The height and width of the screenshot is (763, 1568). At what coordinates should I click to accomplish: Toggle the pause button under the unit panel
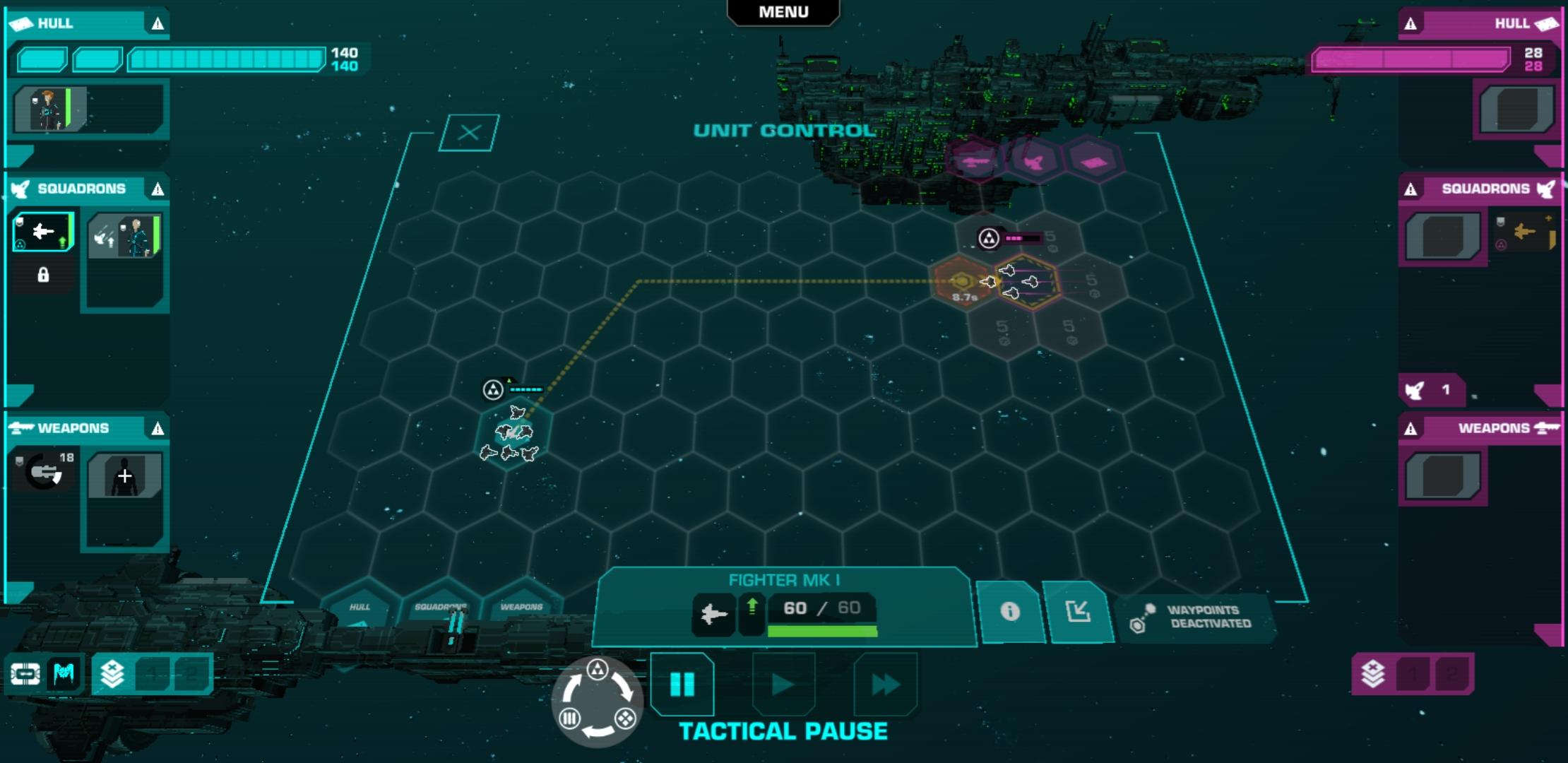point(682,683)
